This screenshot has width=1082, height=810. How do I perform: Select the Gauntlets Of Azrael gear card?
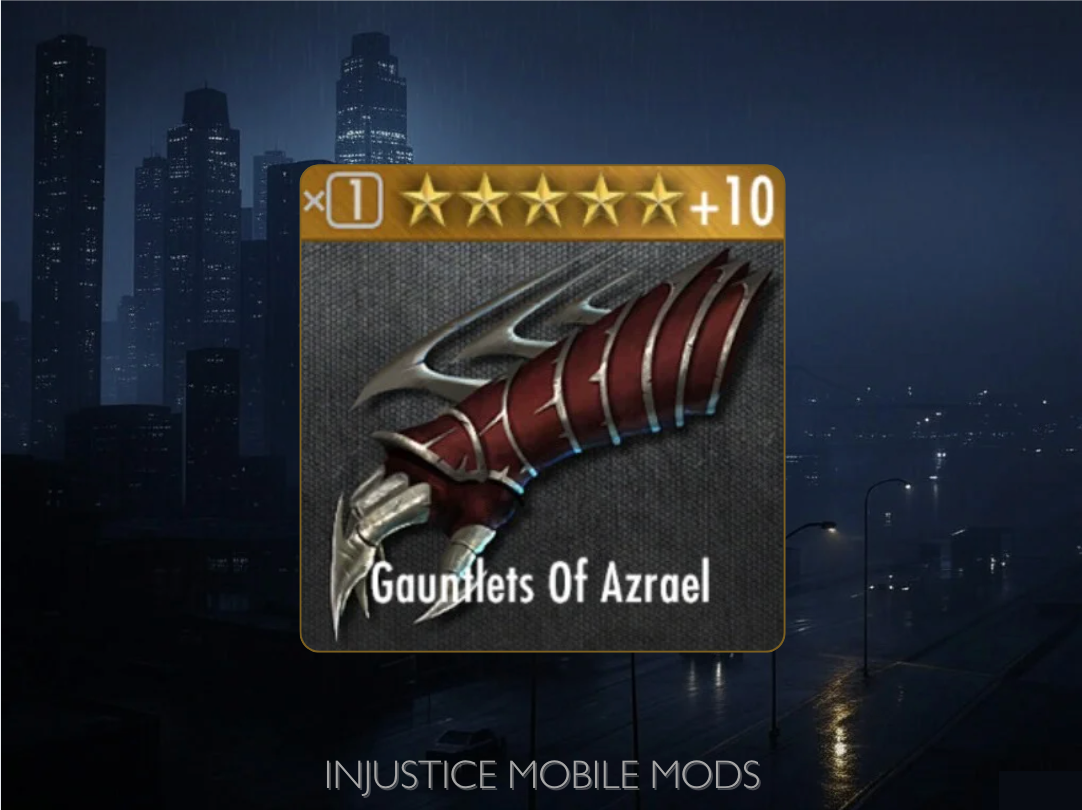click(x=542, y=410)
